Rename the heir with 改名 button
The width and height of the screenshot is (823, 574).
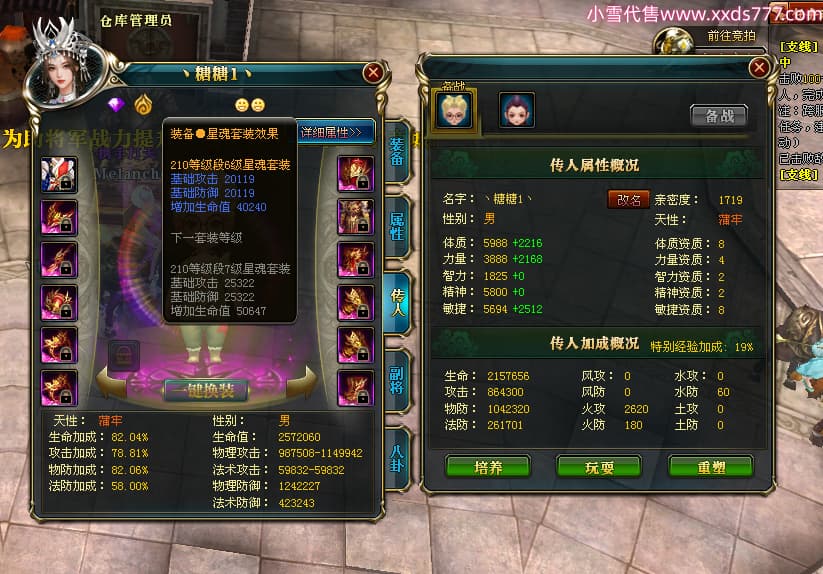tap(628, 199)
